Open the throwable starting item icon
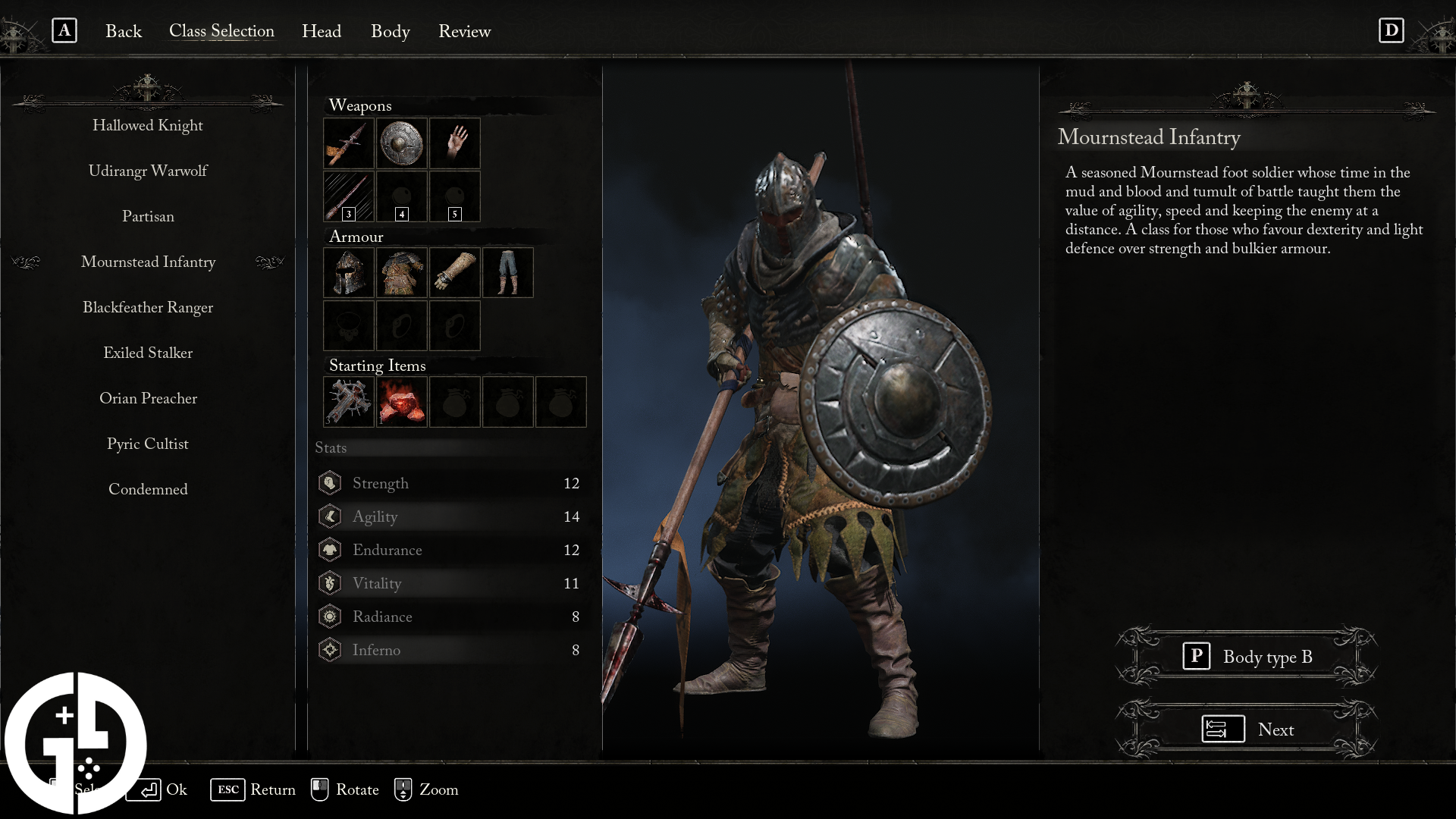 tap(348, 402)
